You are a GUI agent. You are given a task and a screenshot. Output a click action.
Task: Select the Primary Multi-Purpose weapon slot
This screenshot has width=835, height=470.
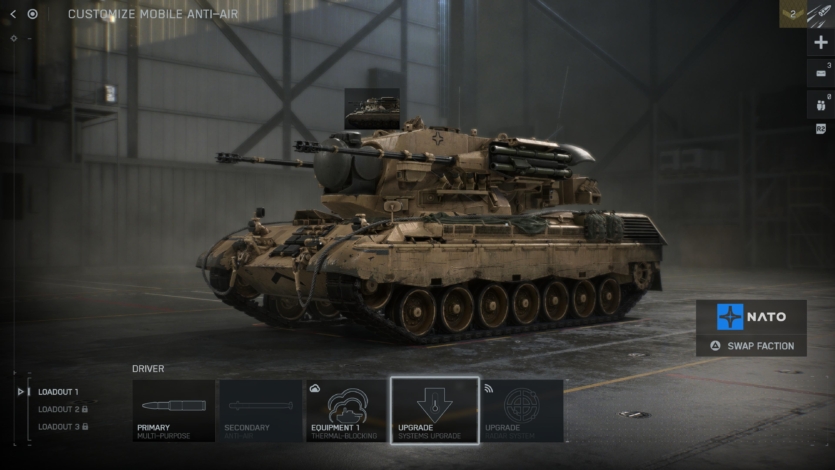(x=174, y=410)
